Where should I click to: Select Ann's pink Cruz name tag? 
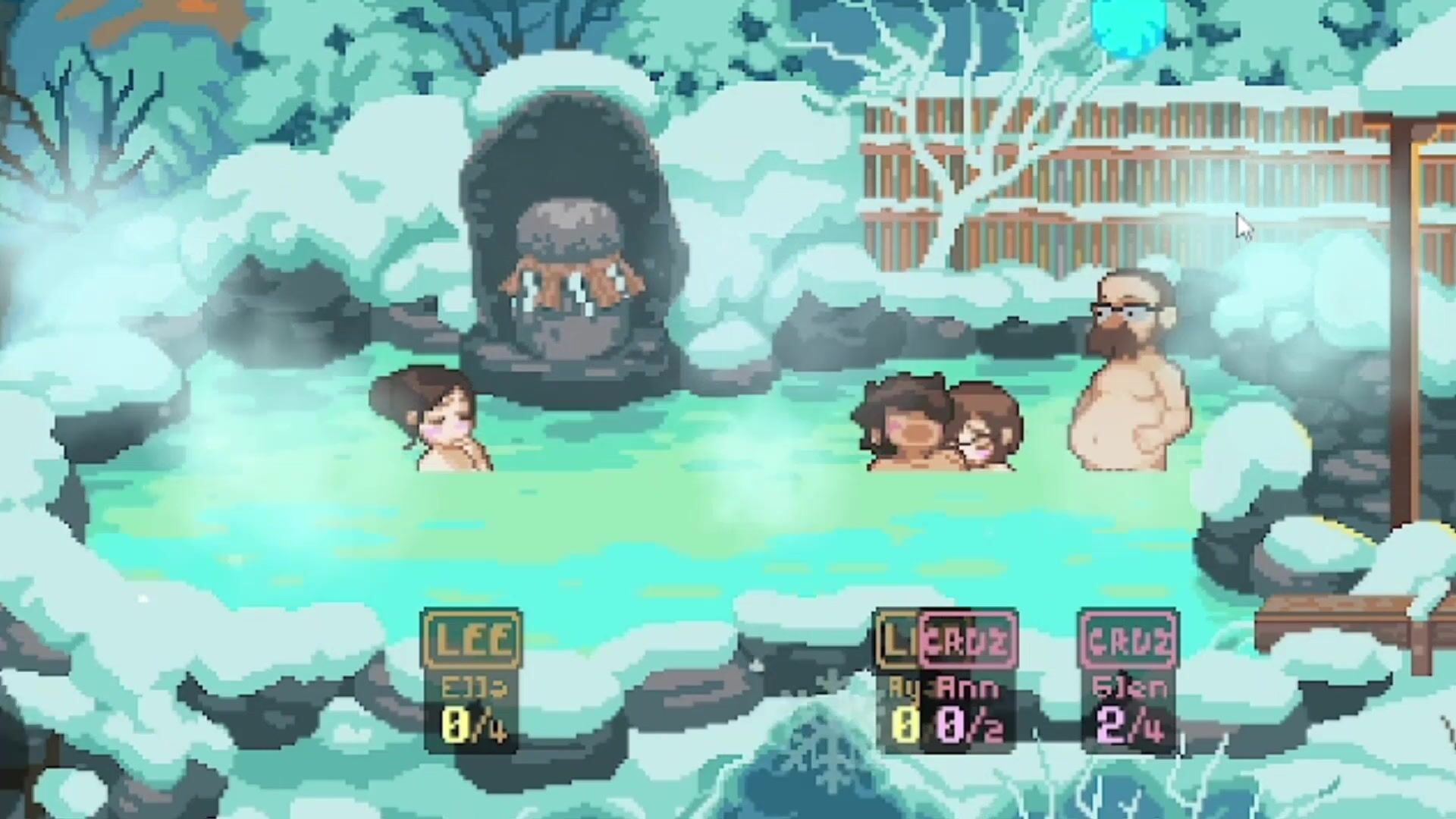968,642
